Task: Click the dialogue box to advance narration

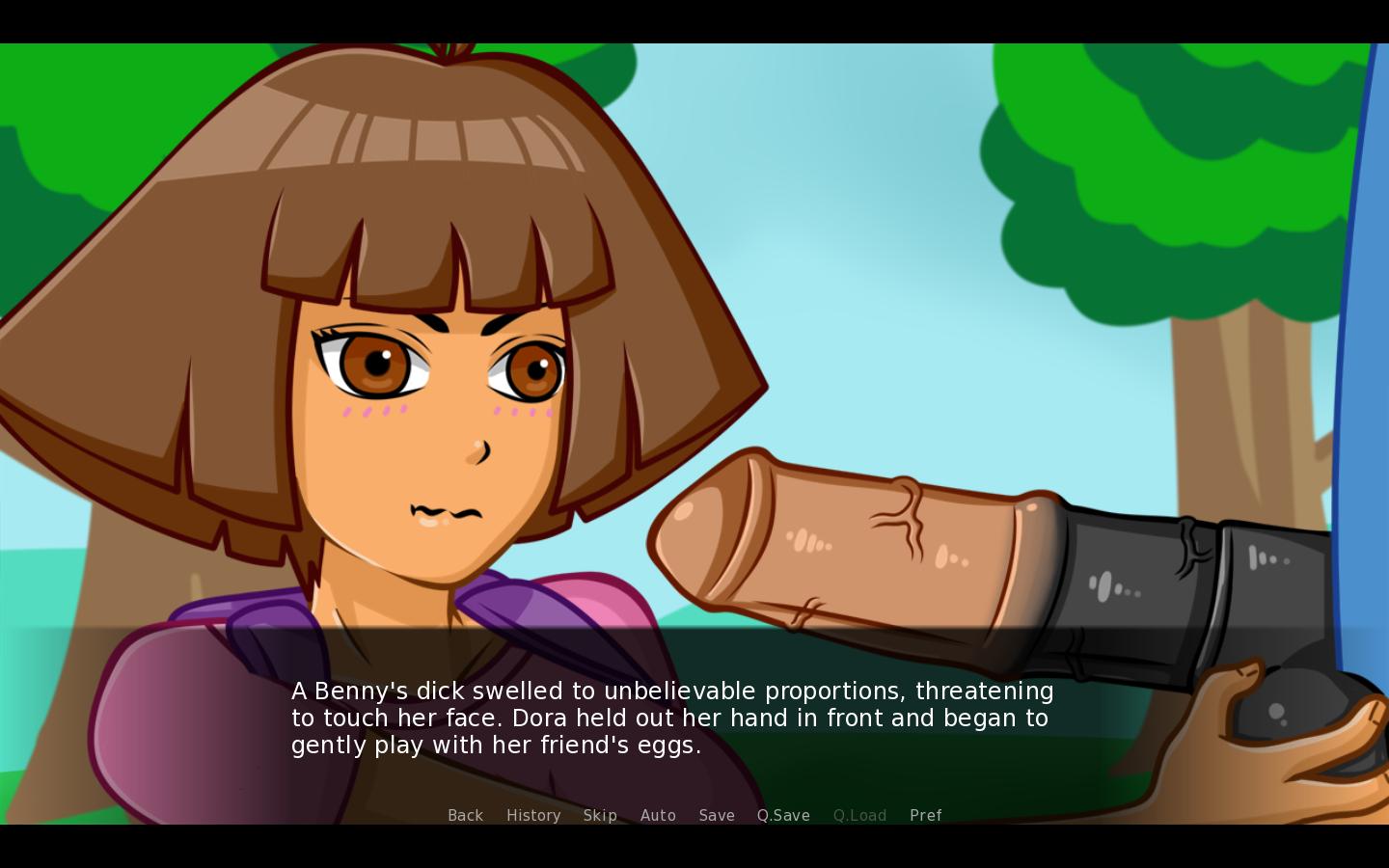Action: click(x=675, y=719)
